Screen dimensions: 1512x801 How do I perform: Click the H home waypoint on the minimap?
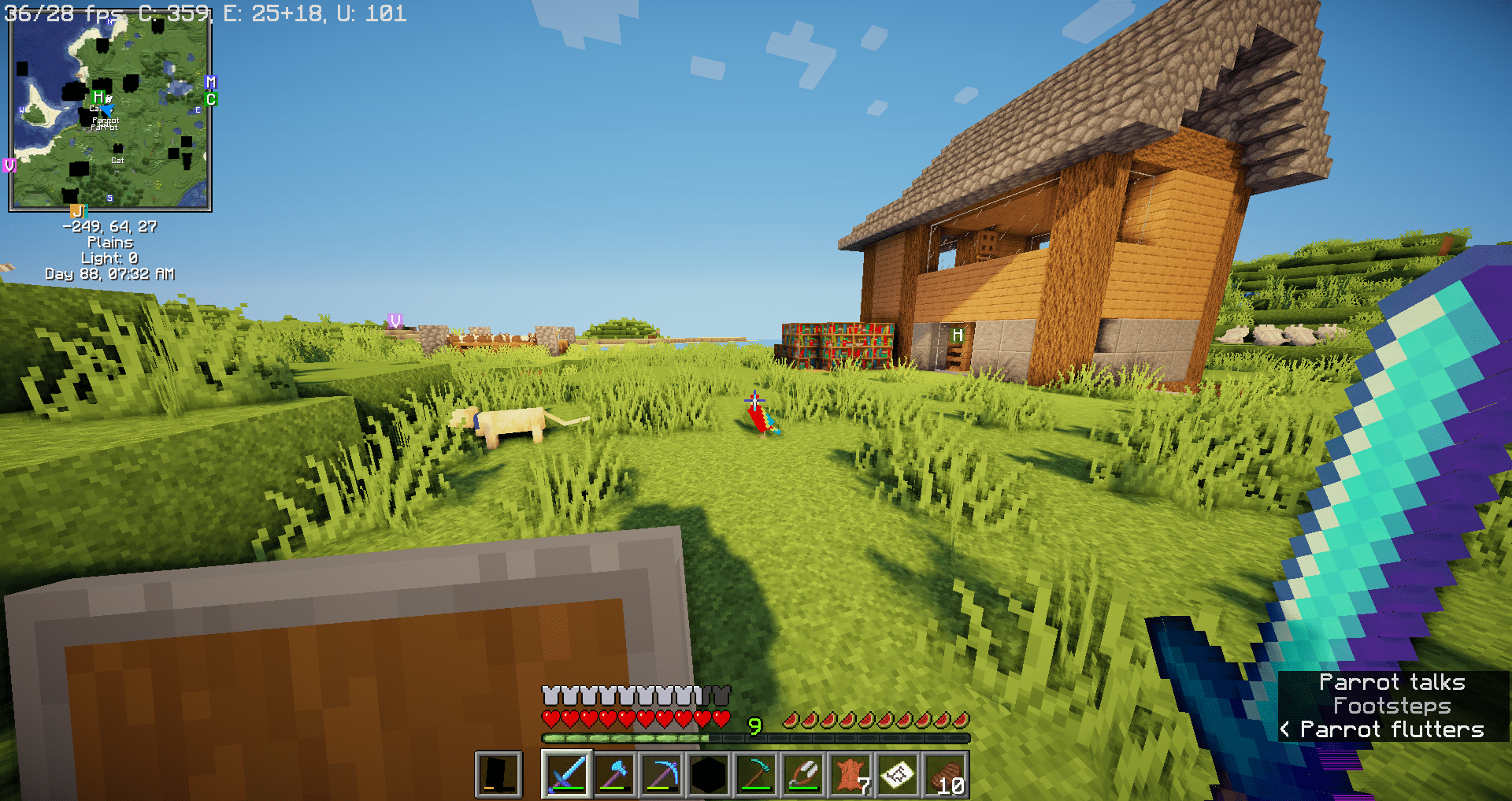click(99, 97)
